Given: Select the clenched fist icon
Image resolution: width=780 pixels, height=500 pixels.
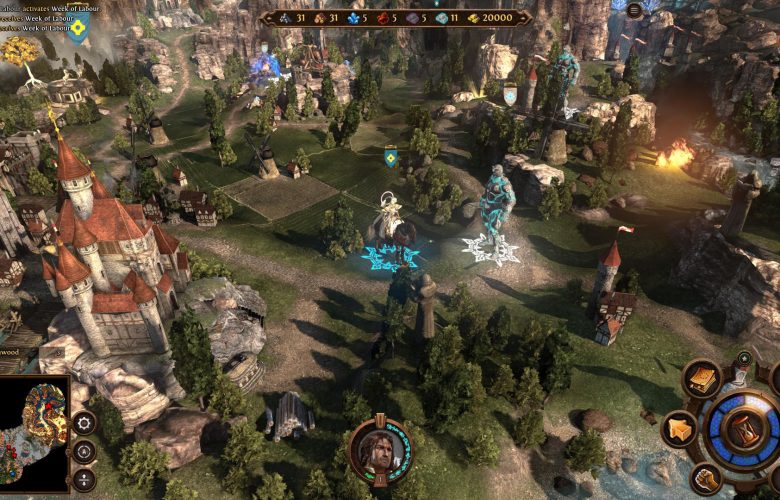Looking at the screenshot, I should coord(706,478).
